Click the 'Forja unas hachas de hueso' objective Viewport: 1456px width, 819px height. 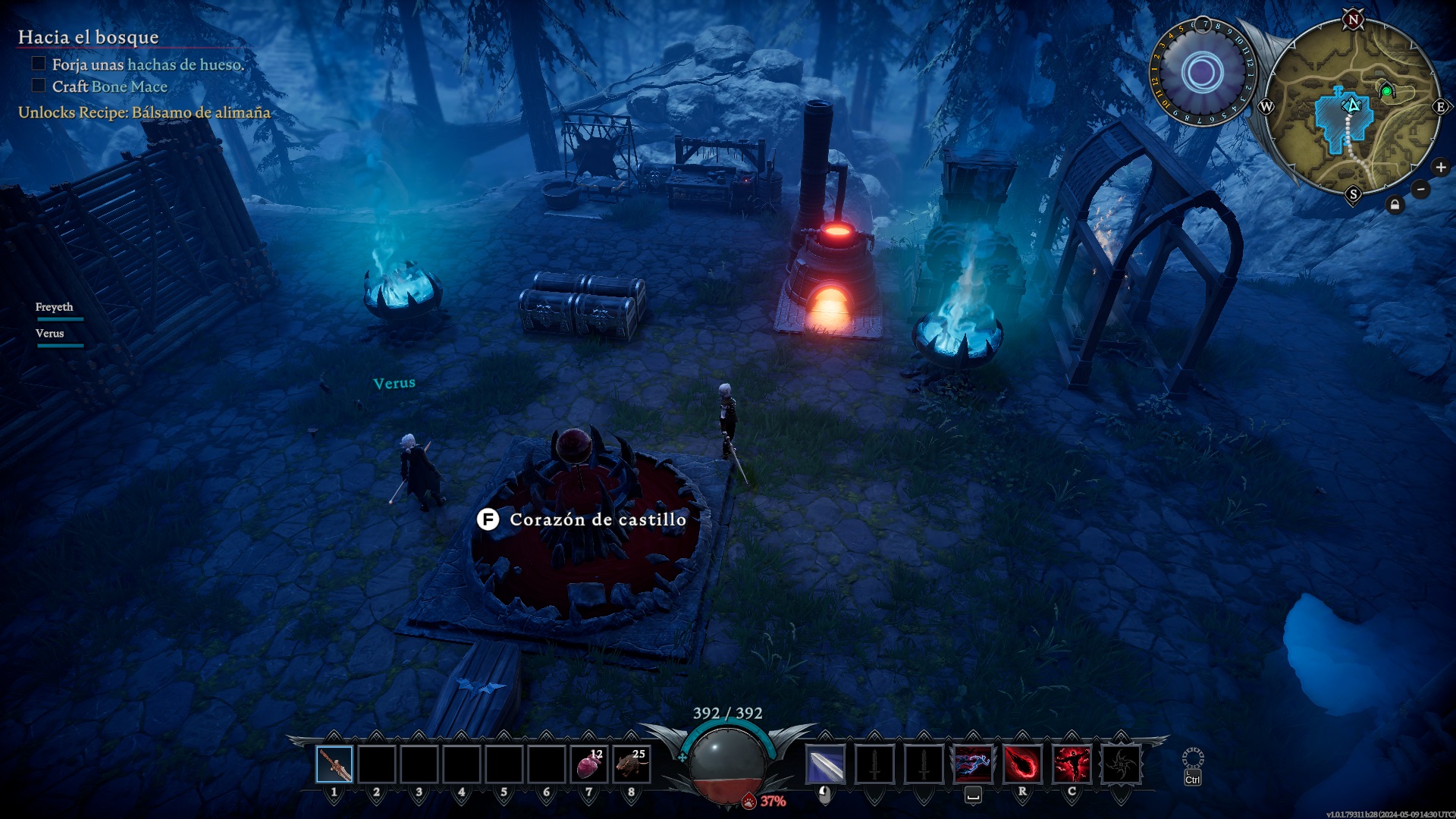pyautogui.click(x=147, y=64)
